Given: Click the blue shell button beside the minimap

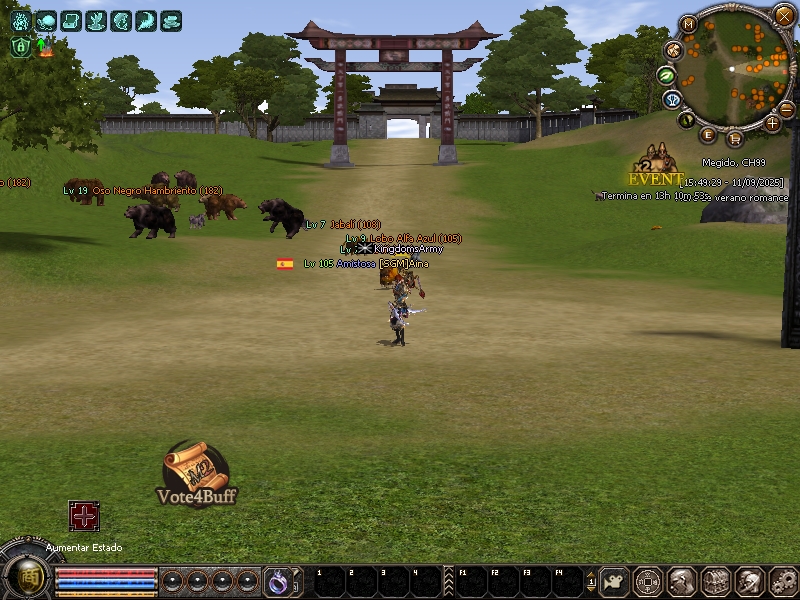Looking at the screenshot, I should point(672,100).
